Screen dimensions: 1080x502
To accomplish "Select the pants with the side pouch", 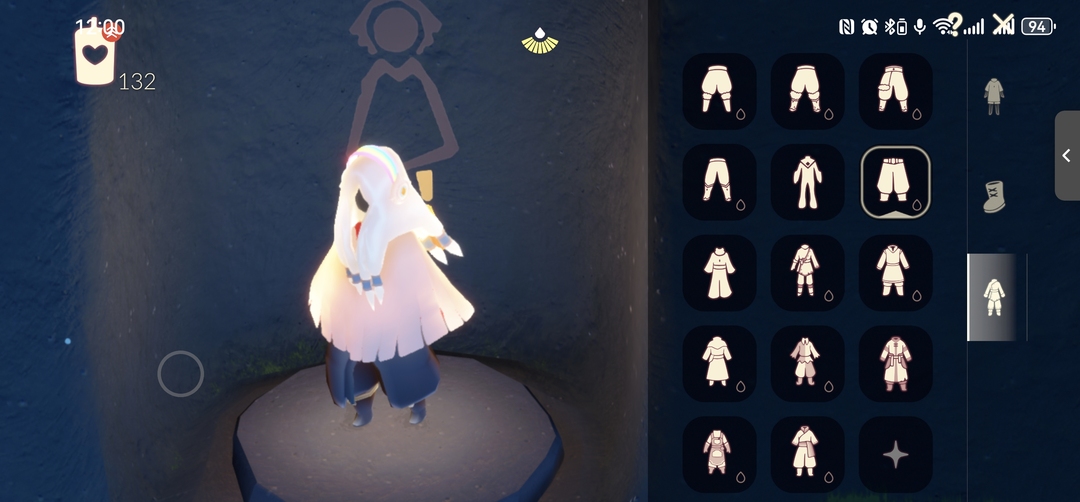I will pyautogui.click(x=896, y=91).
